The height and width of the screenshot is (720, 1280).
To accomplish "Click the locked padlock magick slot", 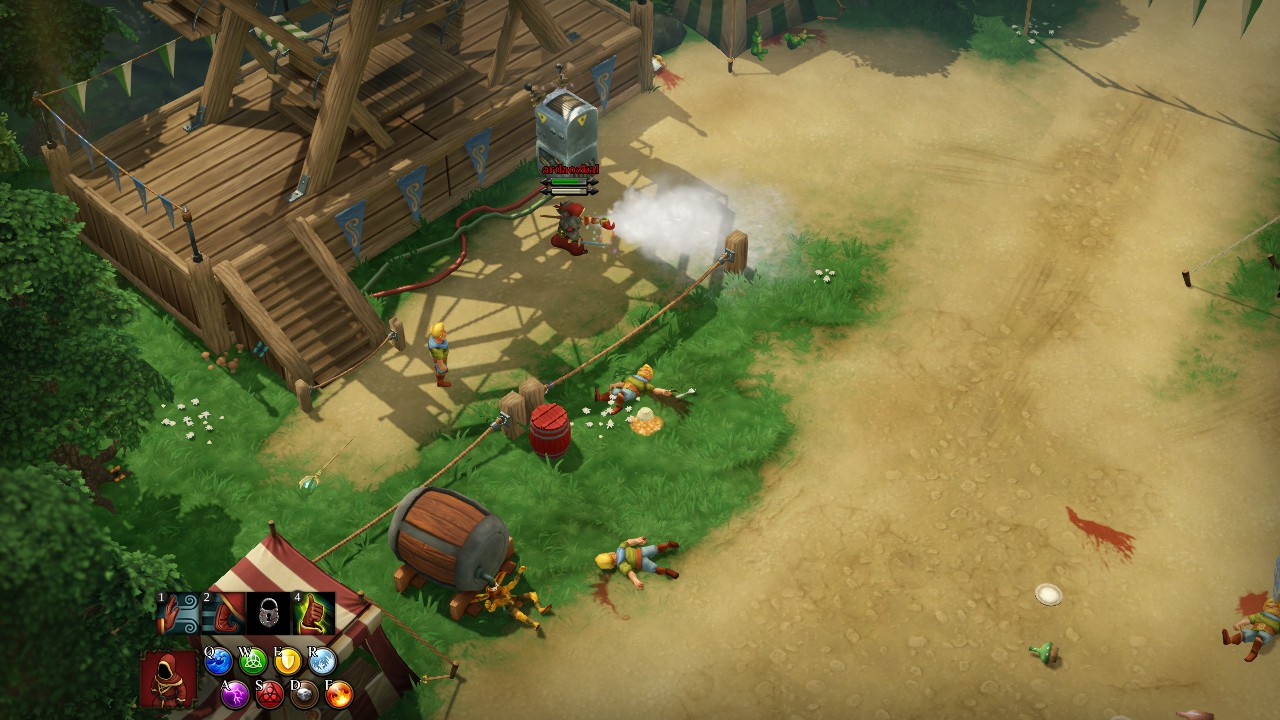I will click(268, 613).
